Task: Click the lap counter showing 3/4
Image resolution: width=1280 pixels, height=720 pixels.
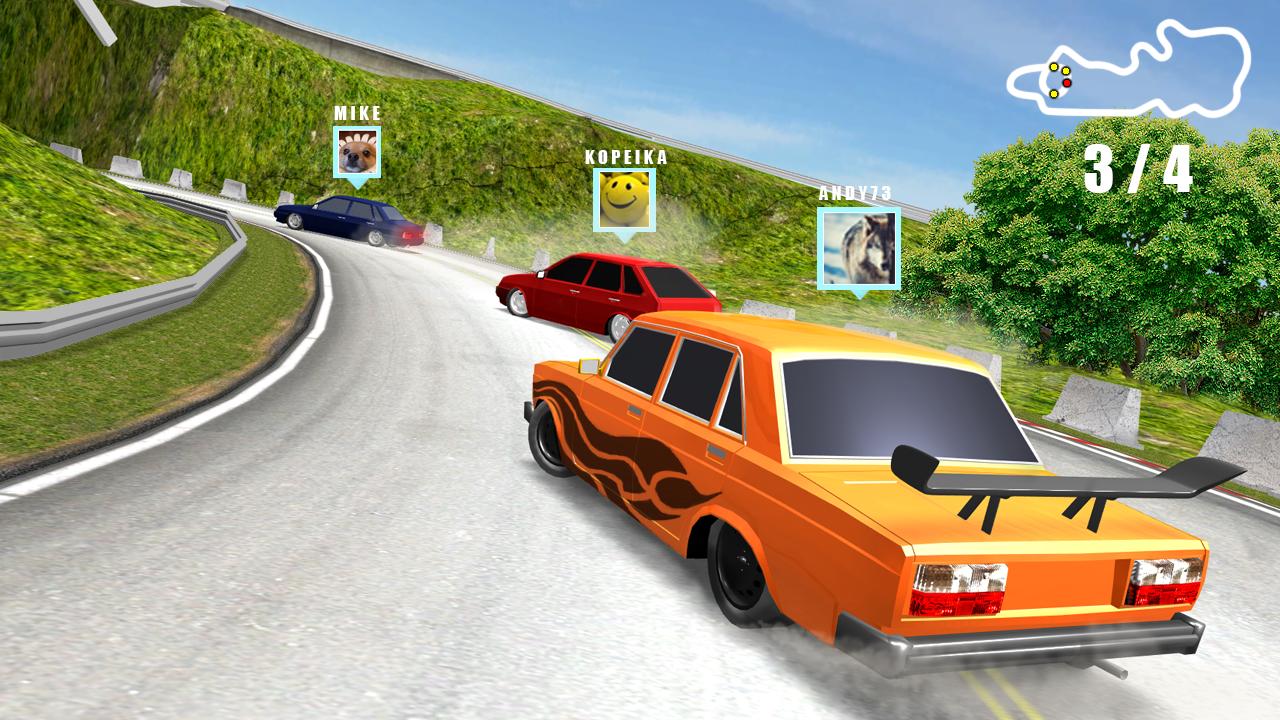Action: [1138, 168]
